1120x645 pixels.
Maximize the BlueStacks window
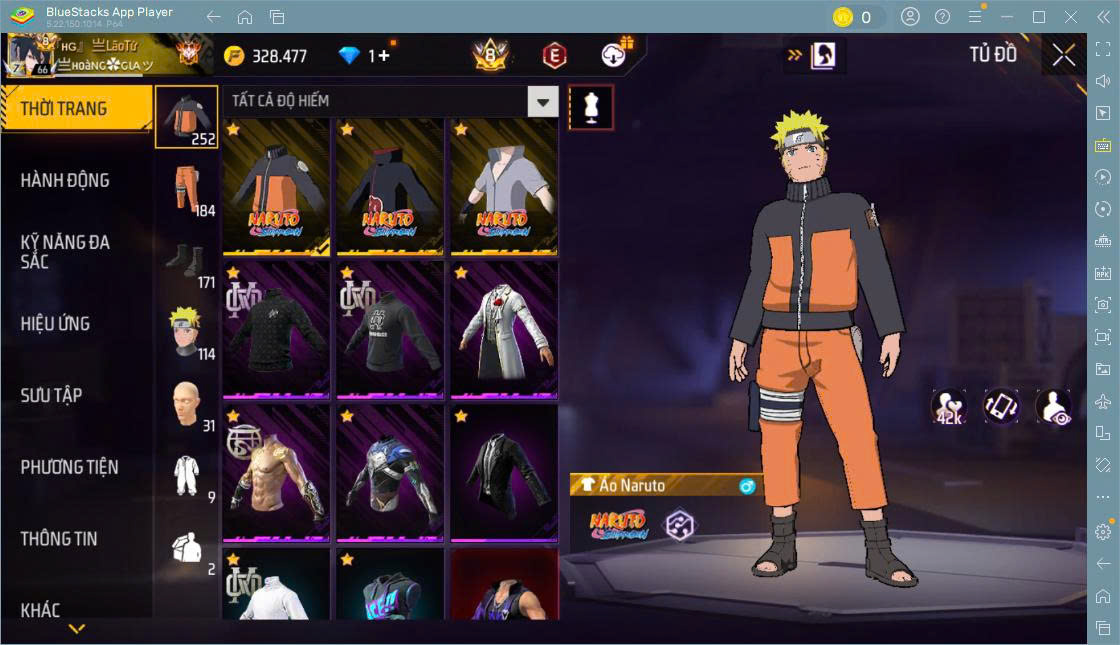tap(1039, 17)
